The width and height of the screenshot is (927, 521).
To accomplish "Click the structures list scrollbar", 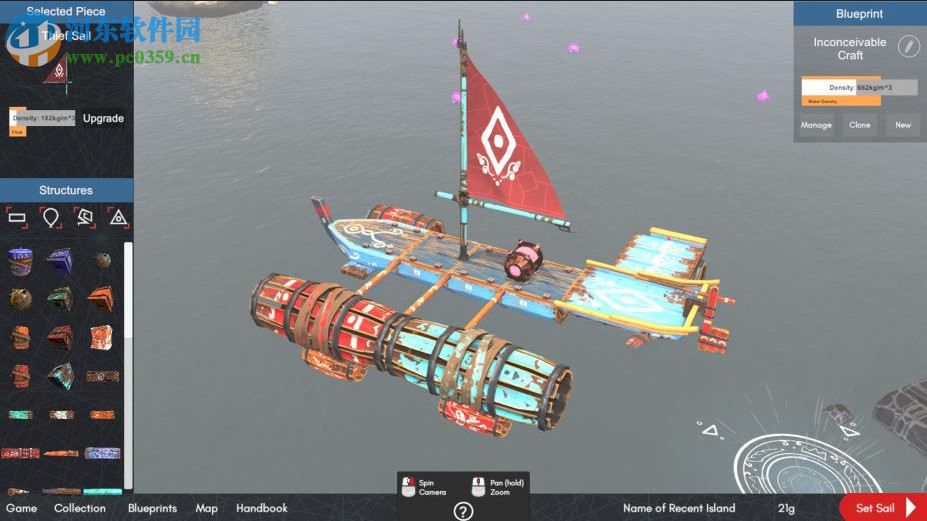I will pos(128,290).
